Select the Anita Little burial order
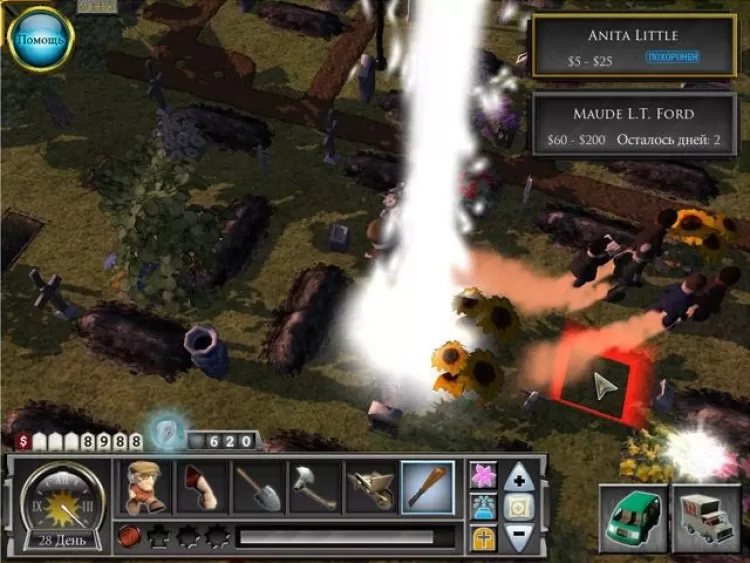Viewport: 750px width, 563px height. tap(633, 45)
